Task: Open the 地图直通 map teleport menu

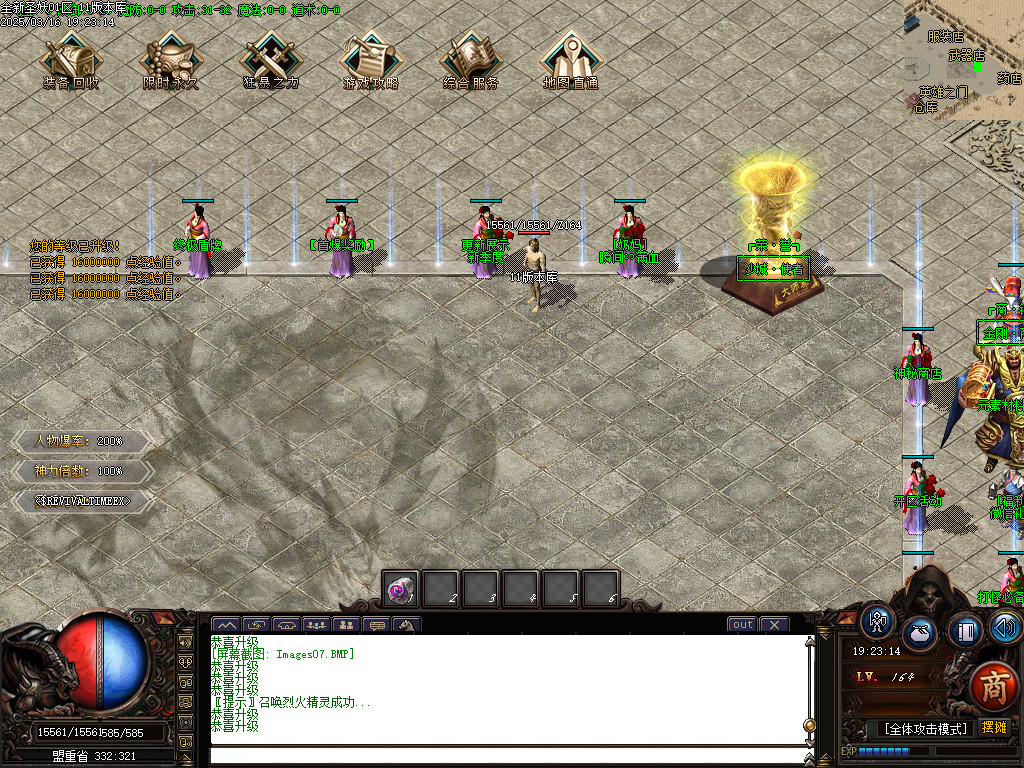Action: point(570,58)
